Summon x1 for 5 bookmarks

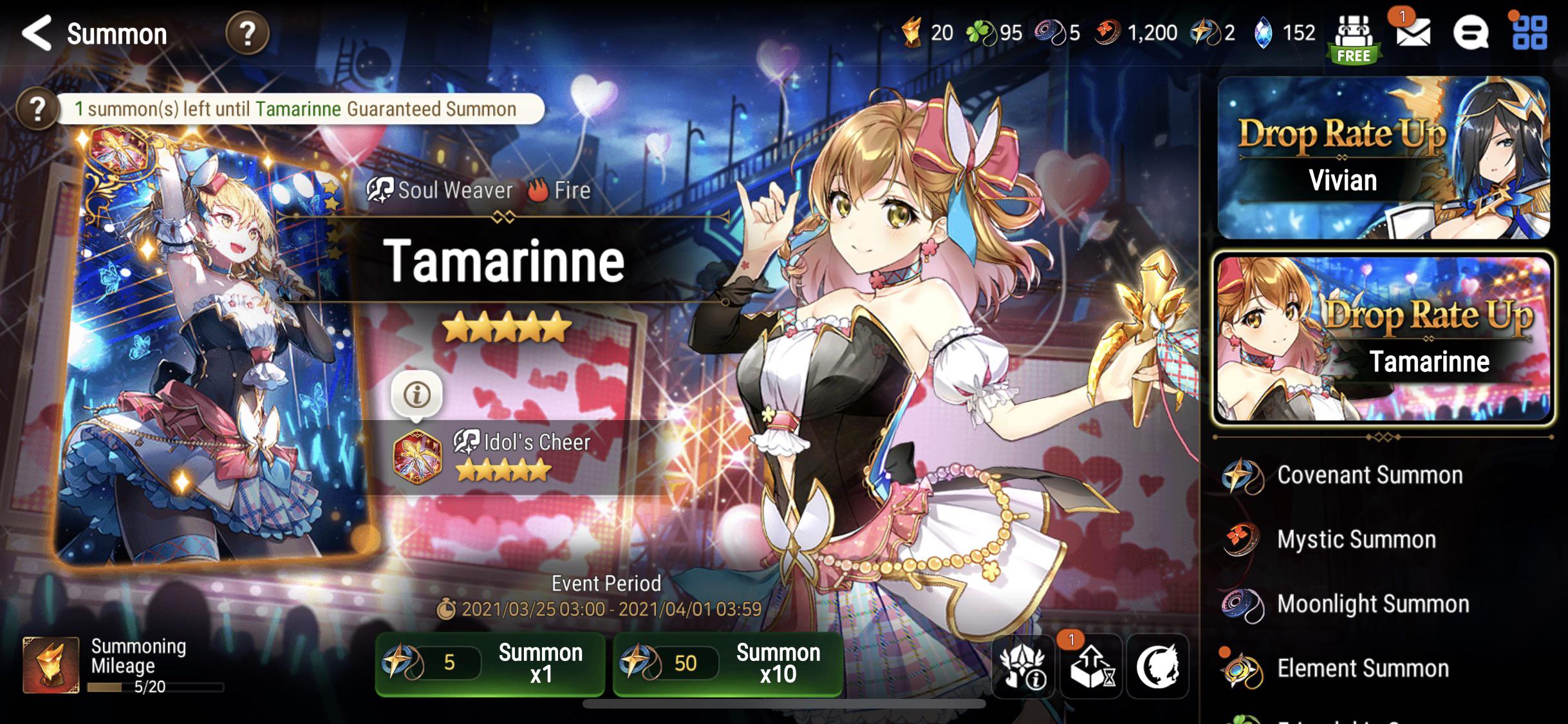490,664
